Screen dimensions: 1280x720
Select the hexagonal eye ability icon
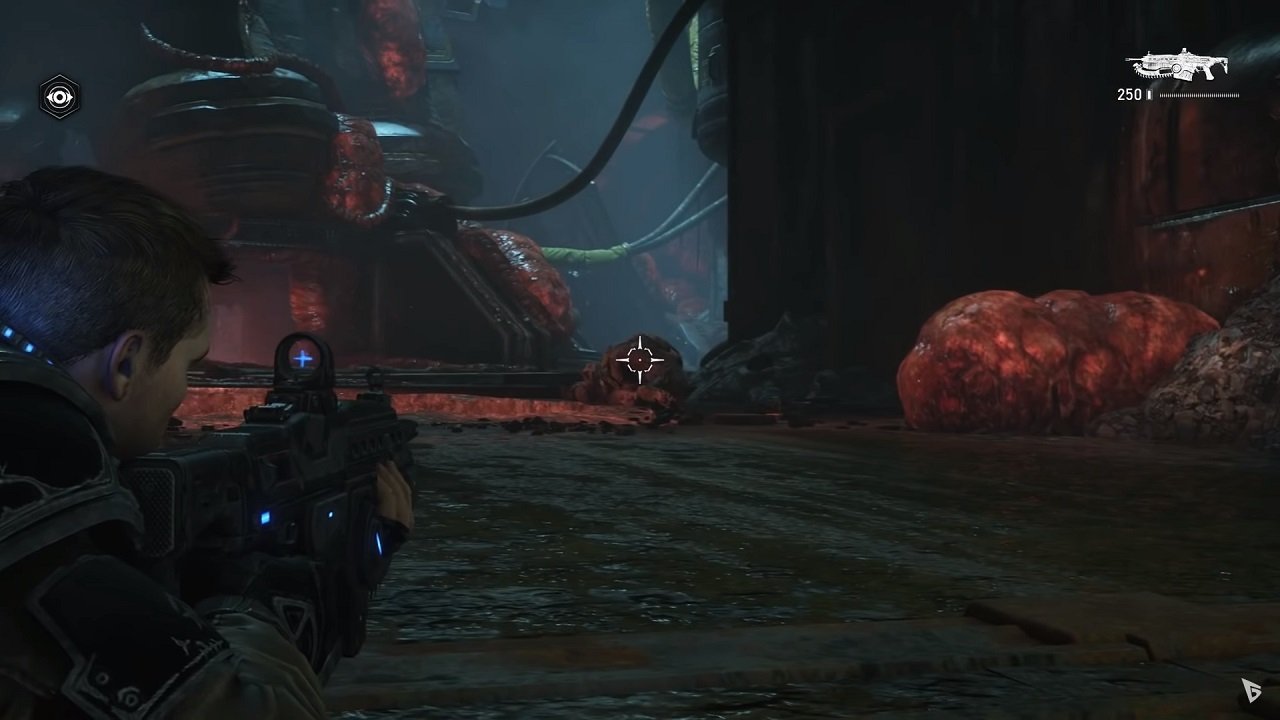click(60, 97)
